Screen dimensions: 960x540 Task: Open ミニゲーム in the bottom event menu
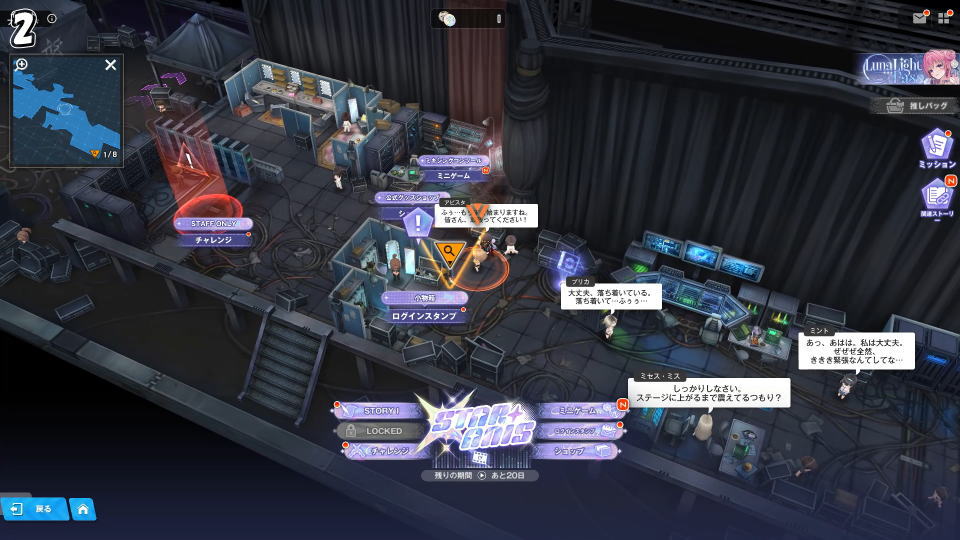click(577, 411)
